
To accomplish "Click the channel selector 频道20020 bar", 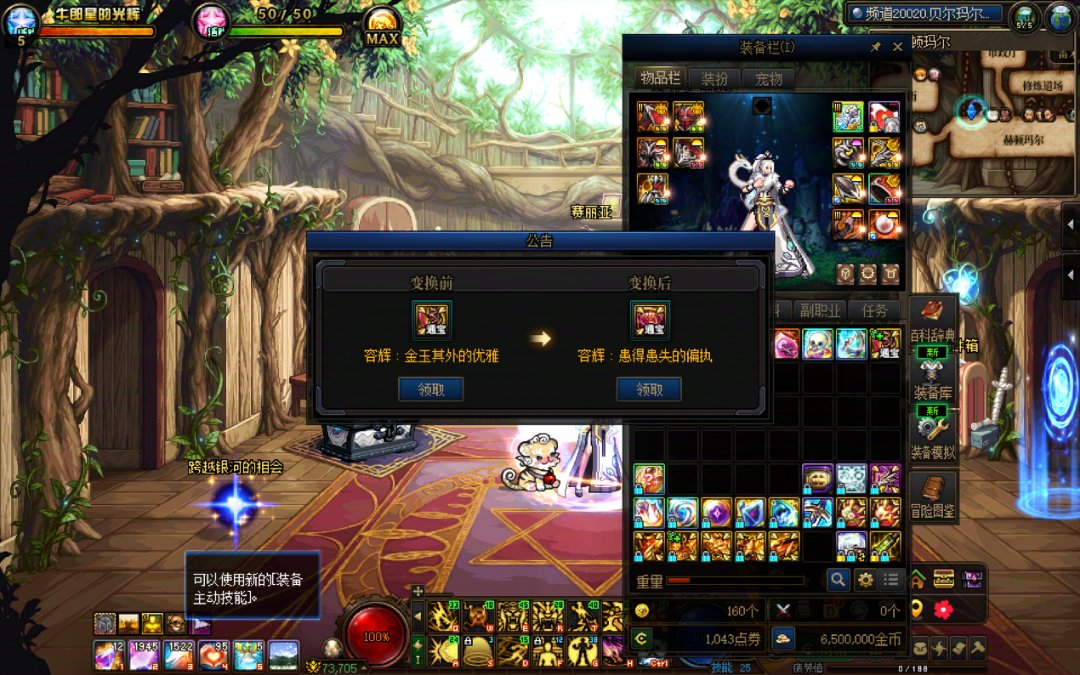I will tap(923, 14).
